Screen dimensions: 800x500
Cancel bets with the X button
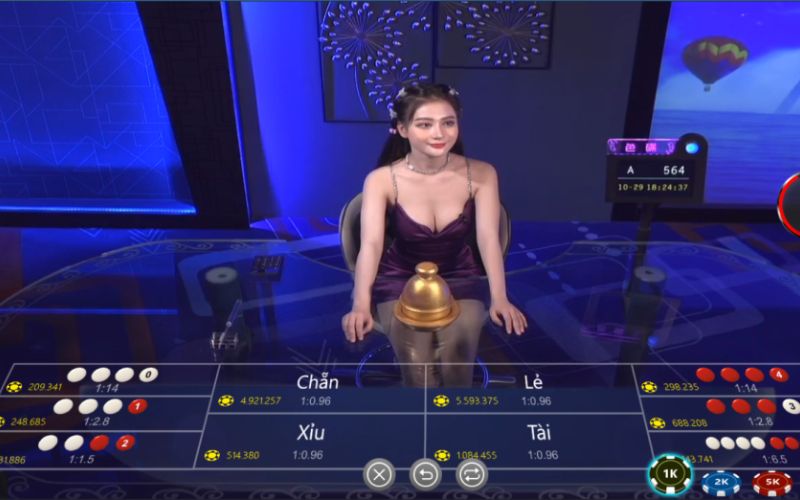coord(379,473)
